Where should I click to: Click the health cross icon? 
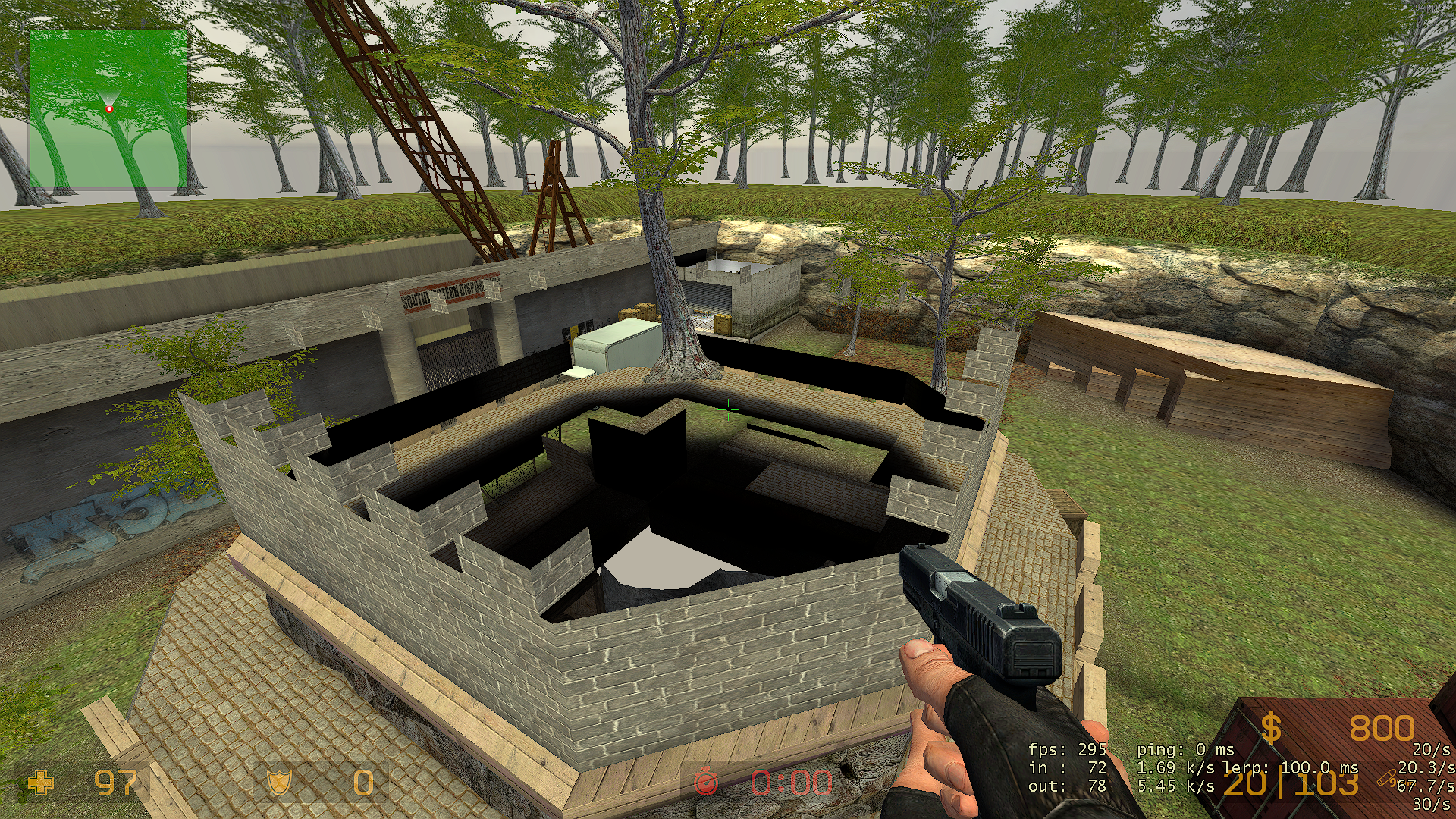[x=41, y=782]
